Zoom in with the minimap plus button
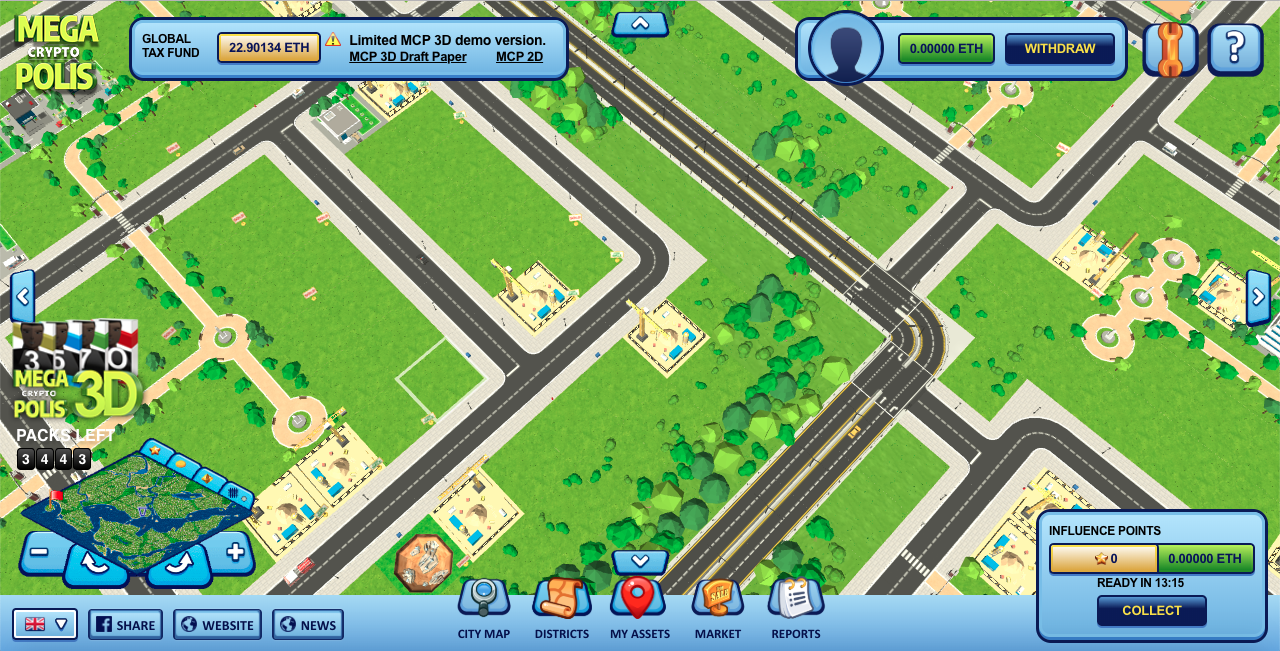This screenshot has width=1280, height=651. (x=235, y=552)
